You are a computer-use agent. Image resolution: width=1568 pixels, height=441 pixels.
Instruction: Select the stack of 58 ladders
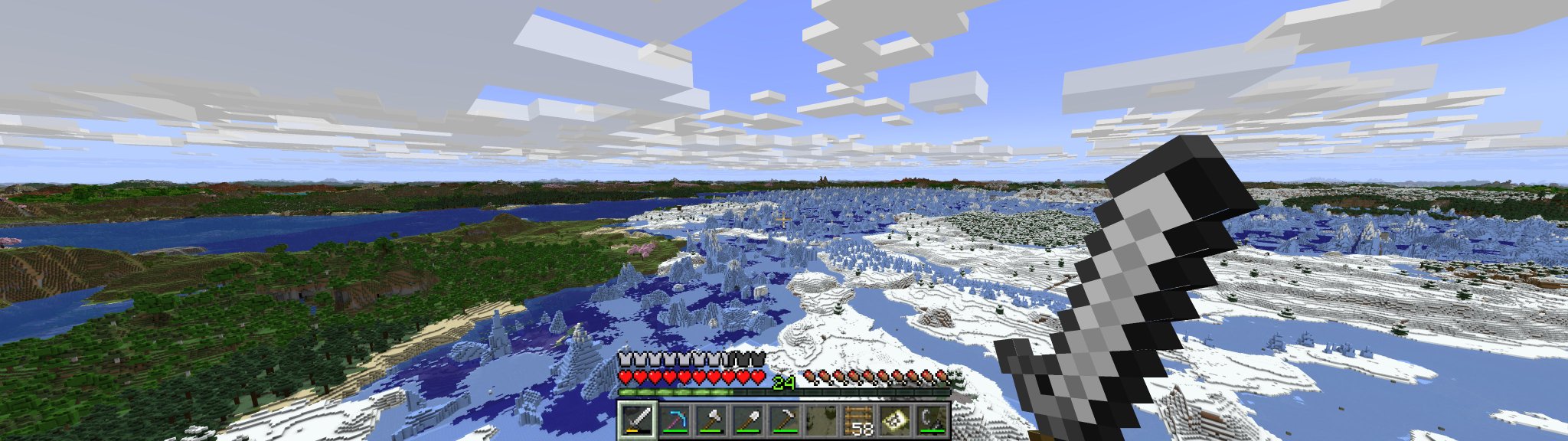point(857,420)
